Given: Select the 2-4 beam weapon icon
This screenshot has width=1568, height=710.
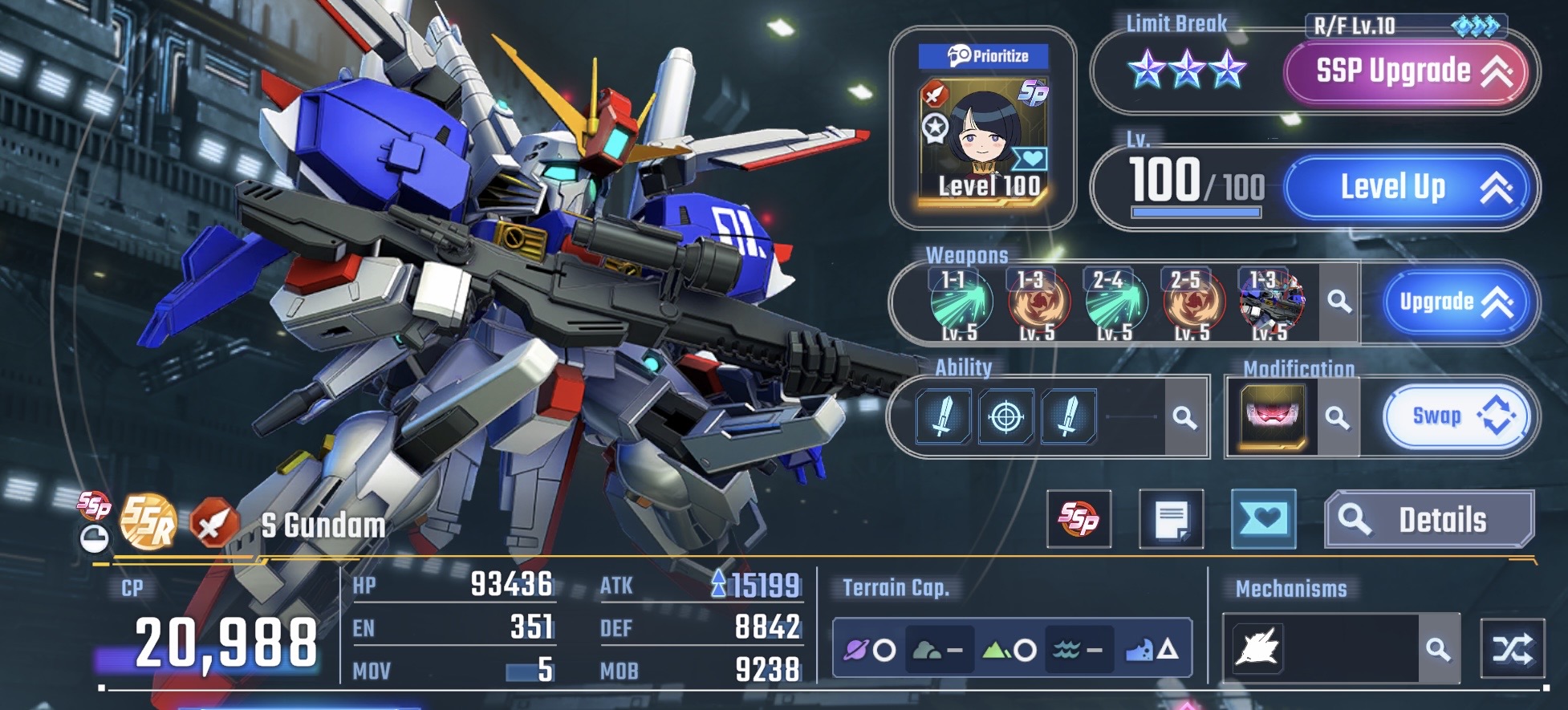Looking at the screenshot, I should [1115, 303].
